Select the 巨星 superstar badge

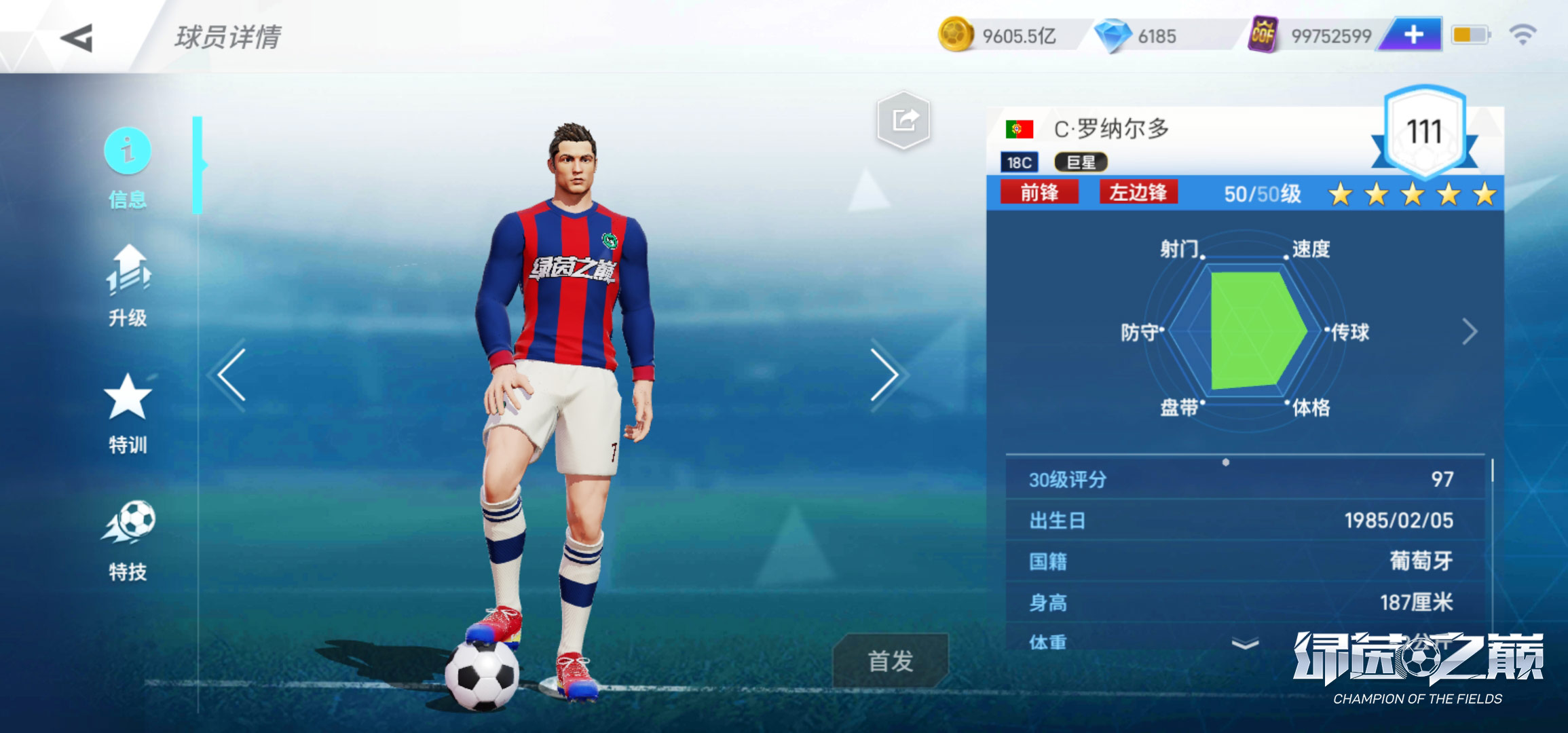tap(1081, 164)
